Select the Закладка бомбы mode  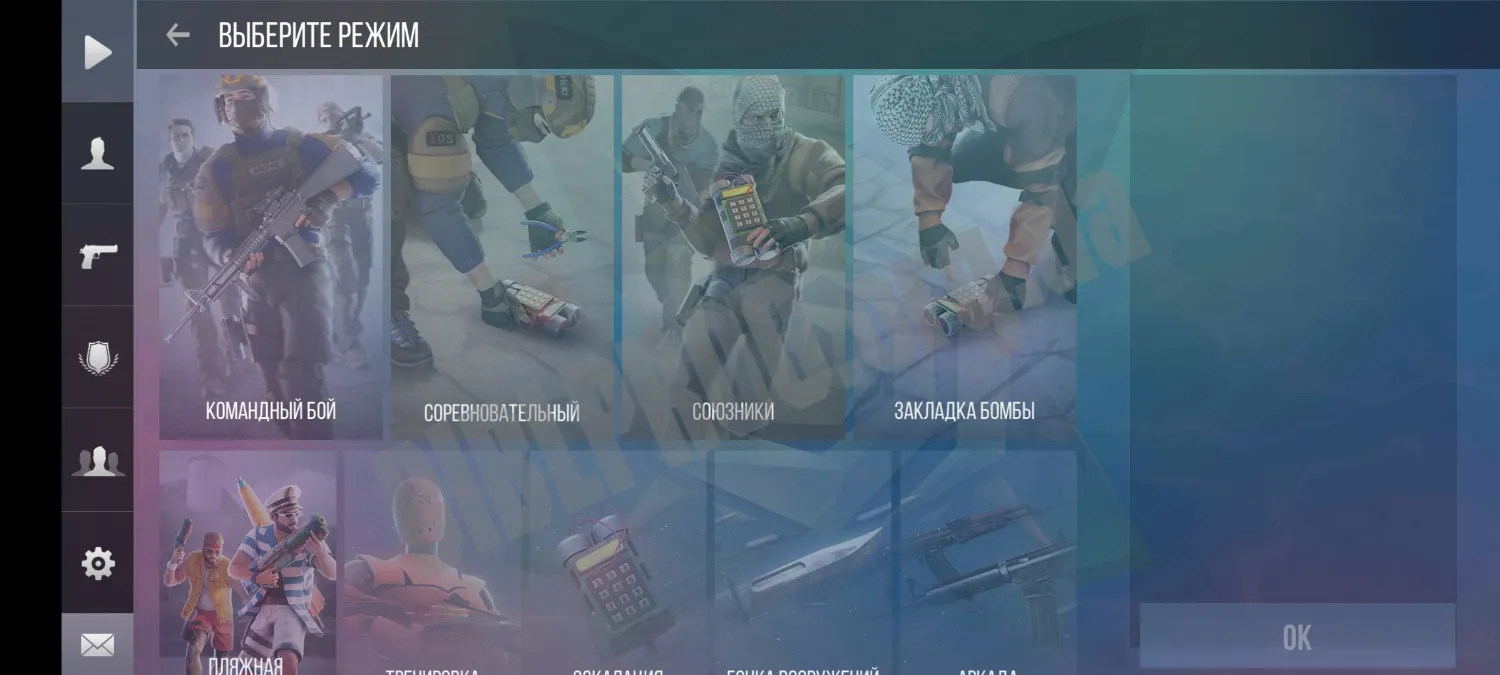click(964, 257)
